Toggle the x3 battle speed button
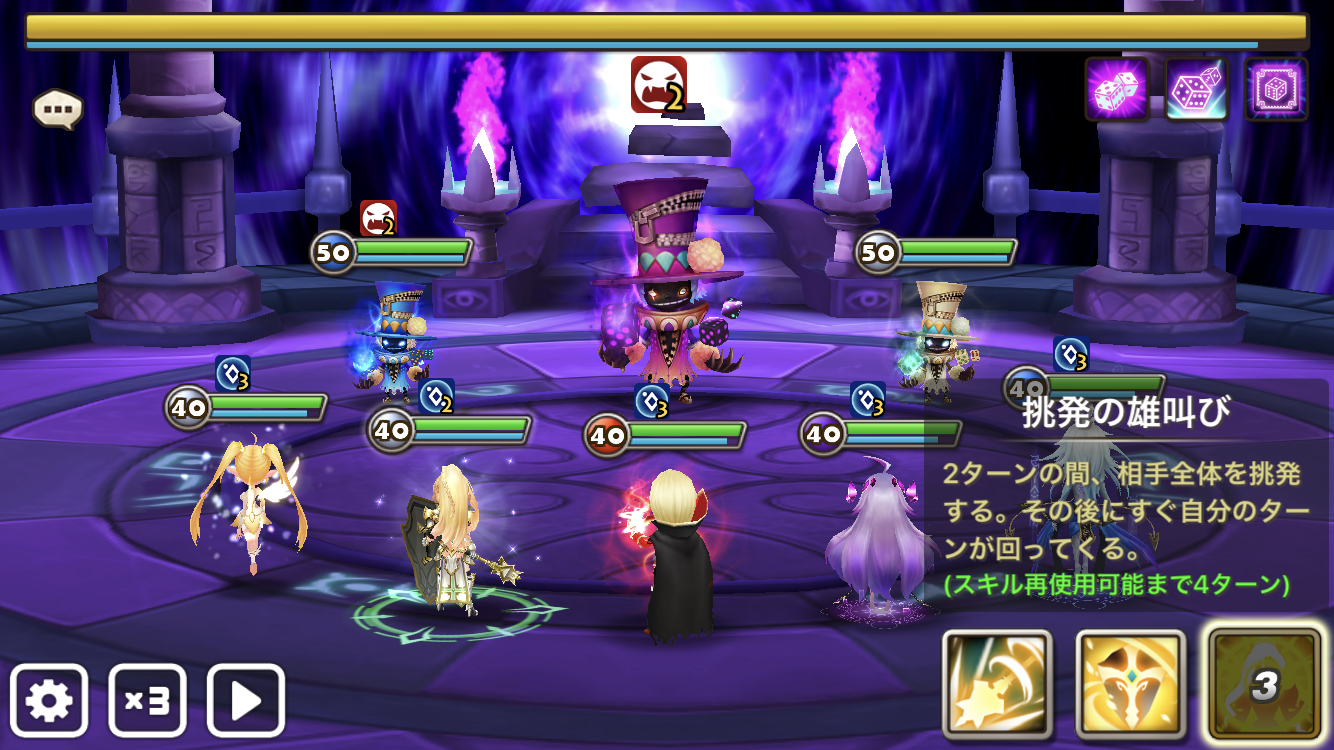Image resolution: width=1334 pixels, height=750 pixels. (147, 701)
